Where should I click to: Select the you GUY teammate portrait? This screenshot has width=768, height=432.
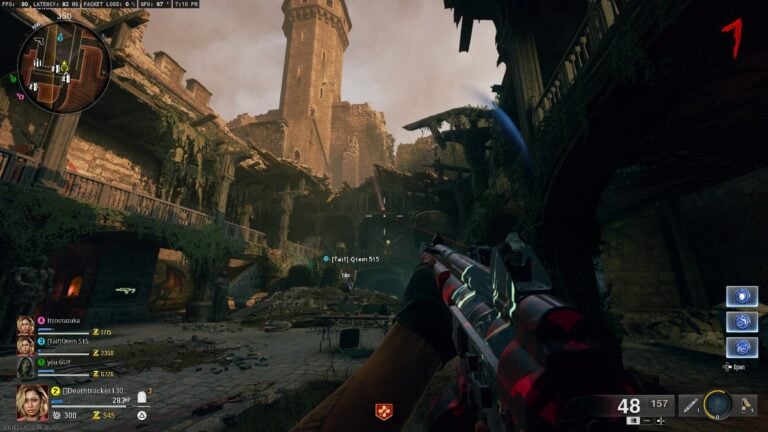click(x=24, y=367)
